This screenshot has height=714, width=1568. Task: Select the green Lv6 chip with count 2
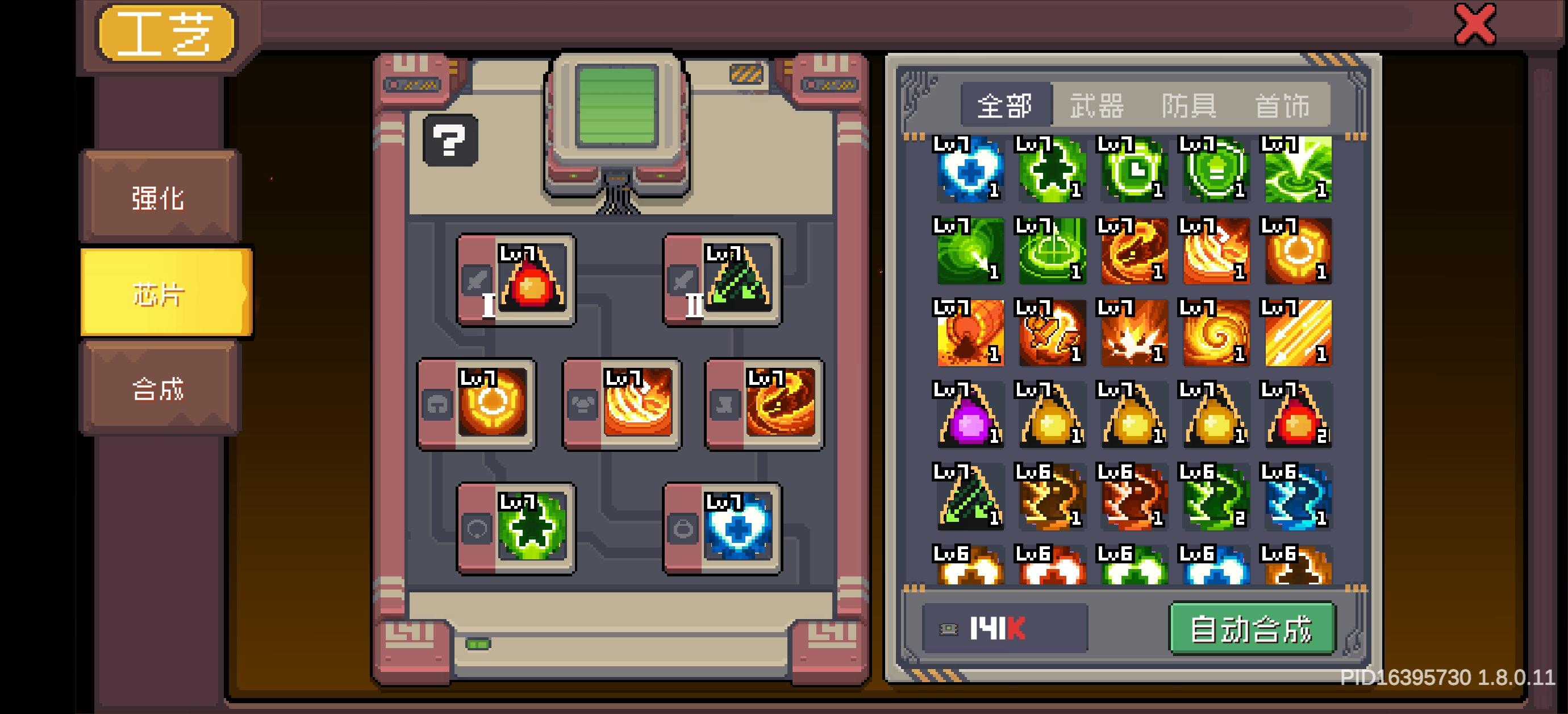coord(1216,500)
